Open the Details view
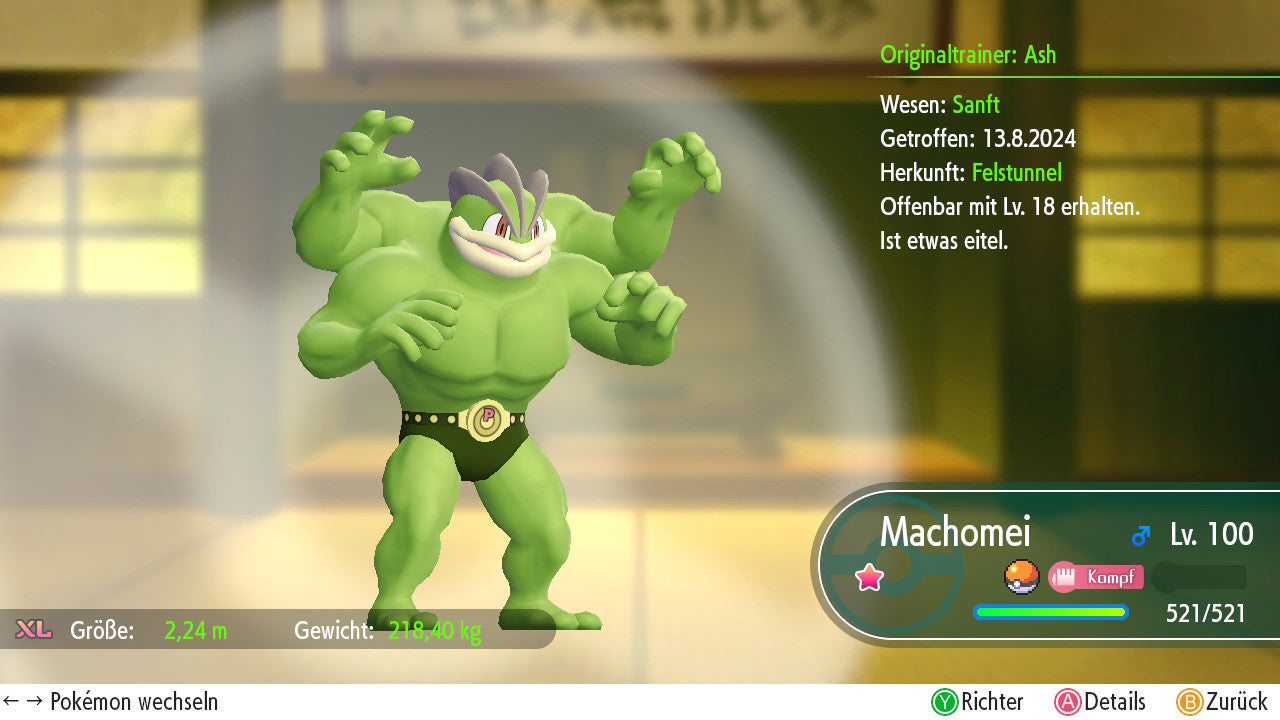Viewport: 1280px width, 720px height. (1100, 702)
